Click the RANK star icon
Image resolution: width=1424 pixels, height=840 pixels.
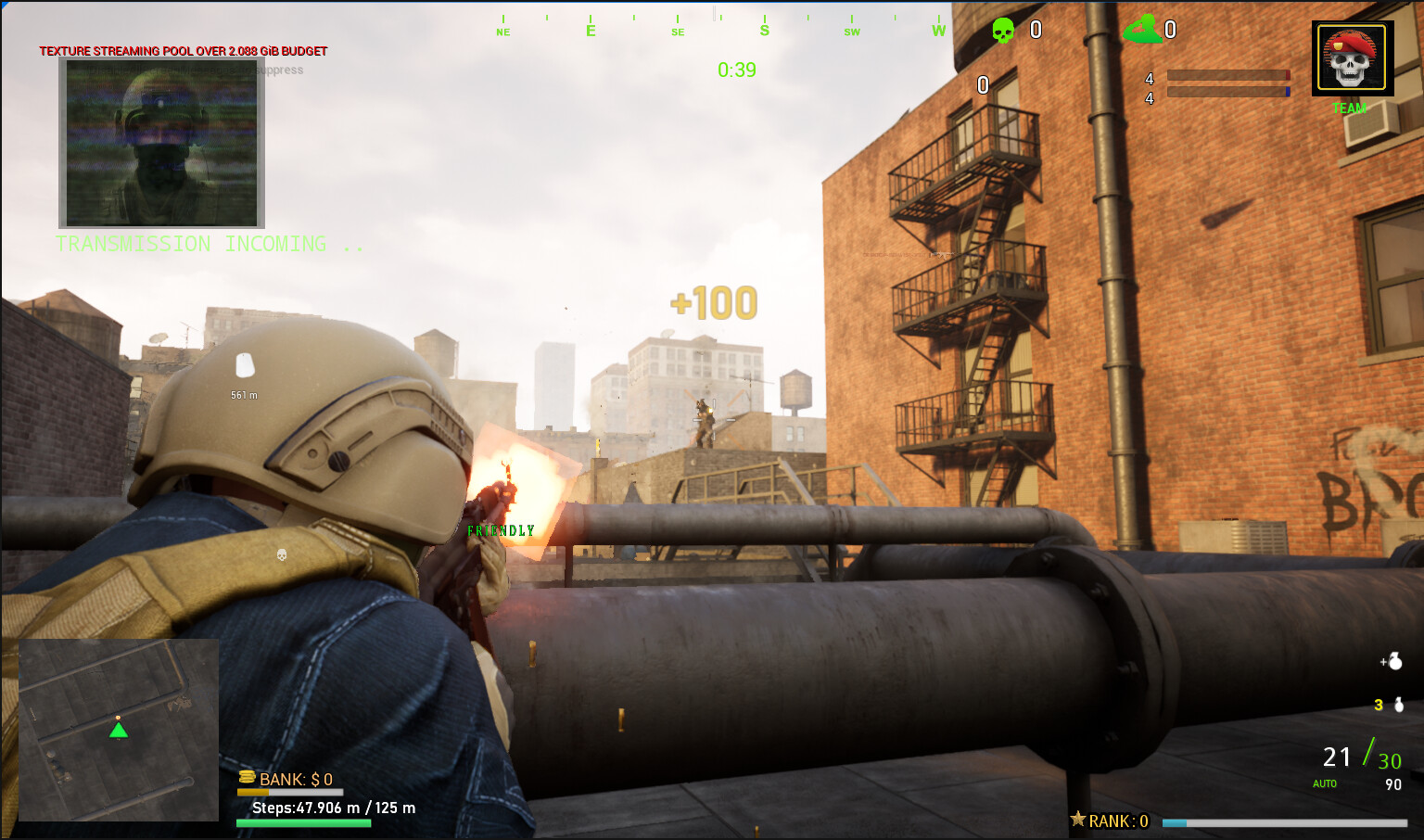(1077, 820)
